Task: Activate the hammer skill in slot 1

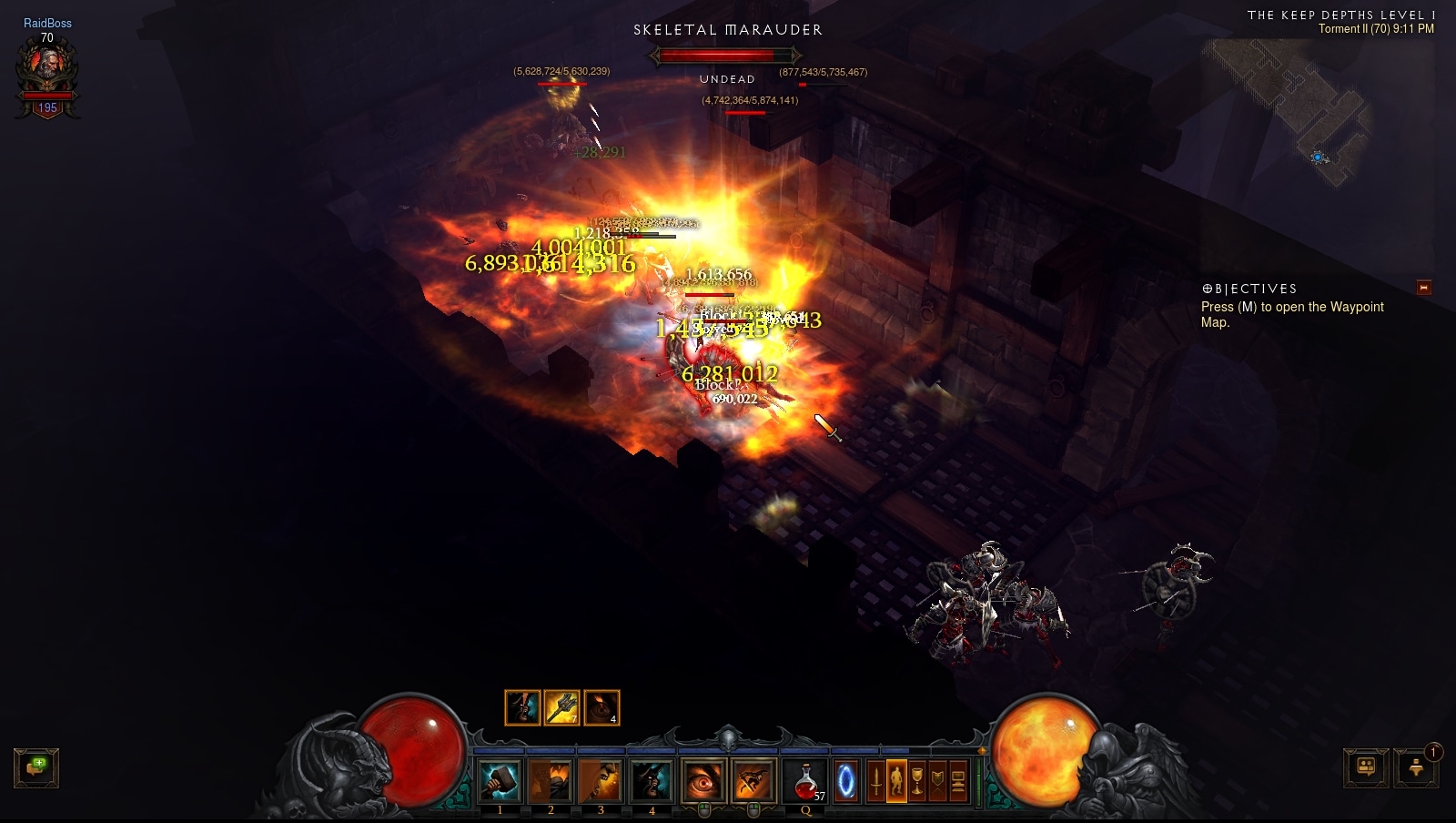Action: [500, 781]
